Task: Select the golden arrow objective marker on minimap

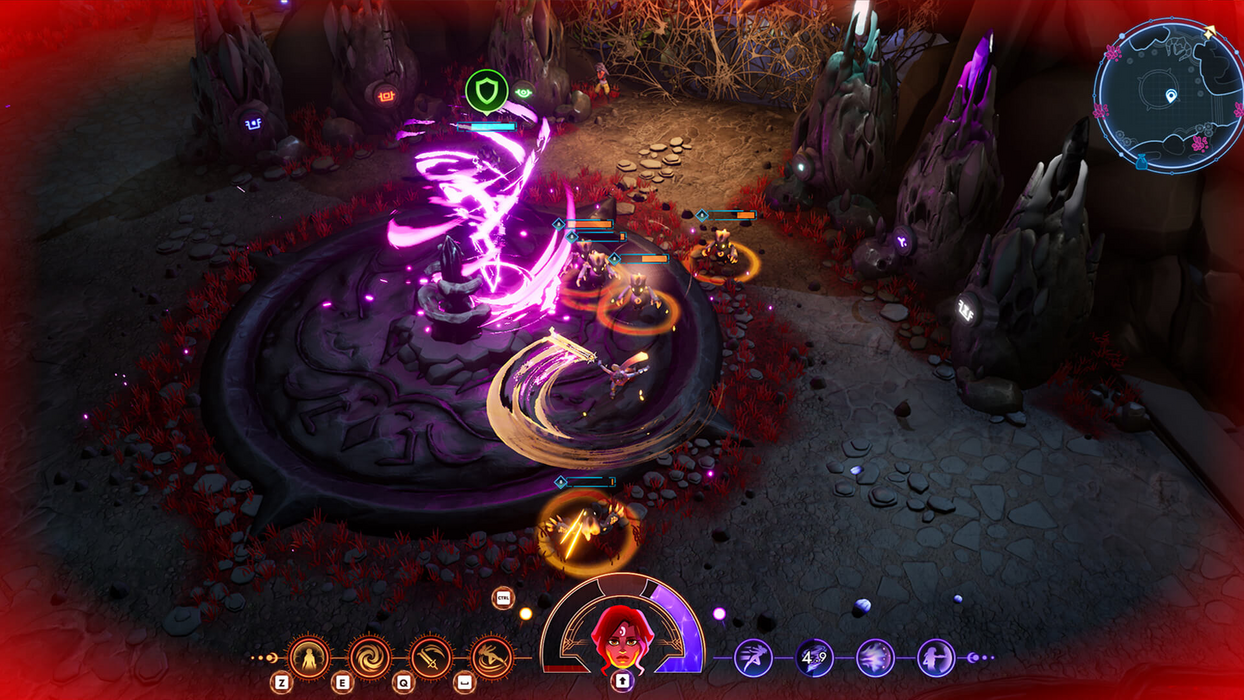Action: click(x=1211, y=34)
